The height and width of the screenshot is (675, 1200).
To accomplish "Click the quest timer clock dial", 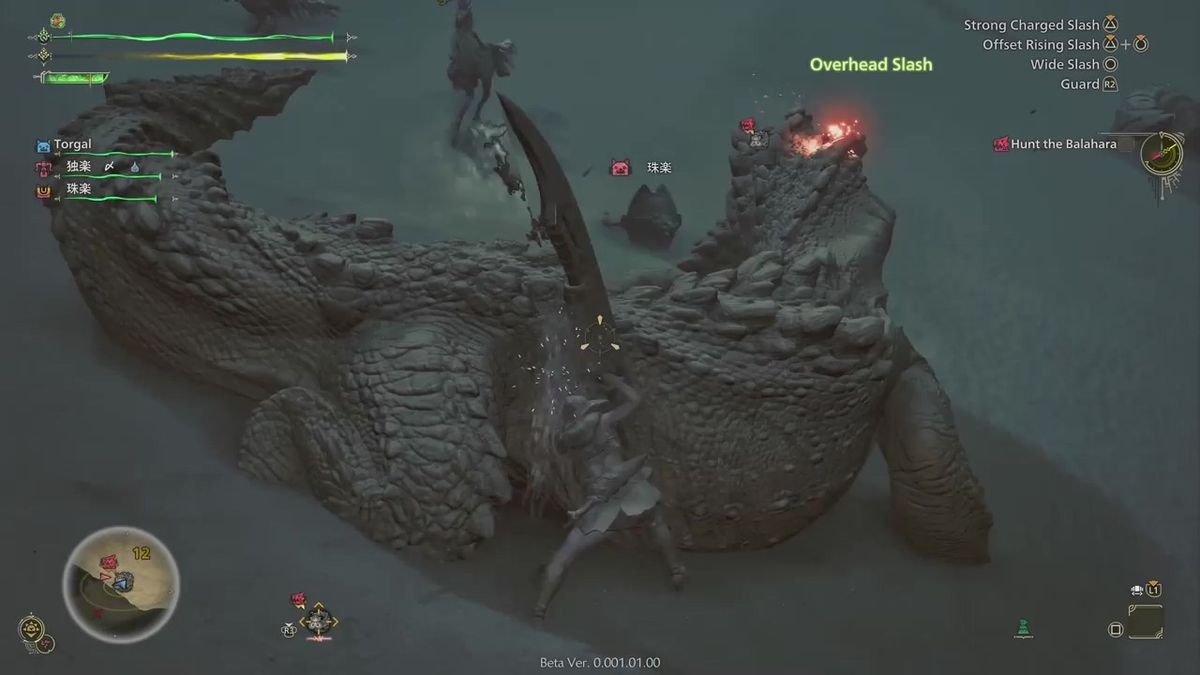I will coord(1161,154).
